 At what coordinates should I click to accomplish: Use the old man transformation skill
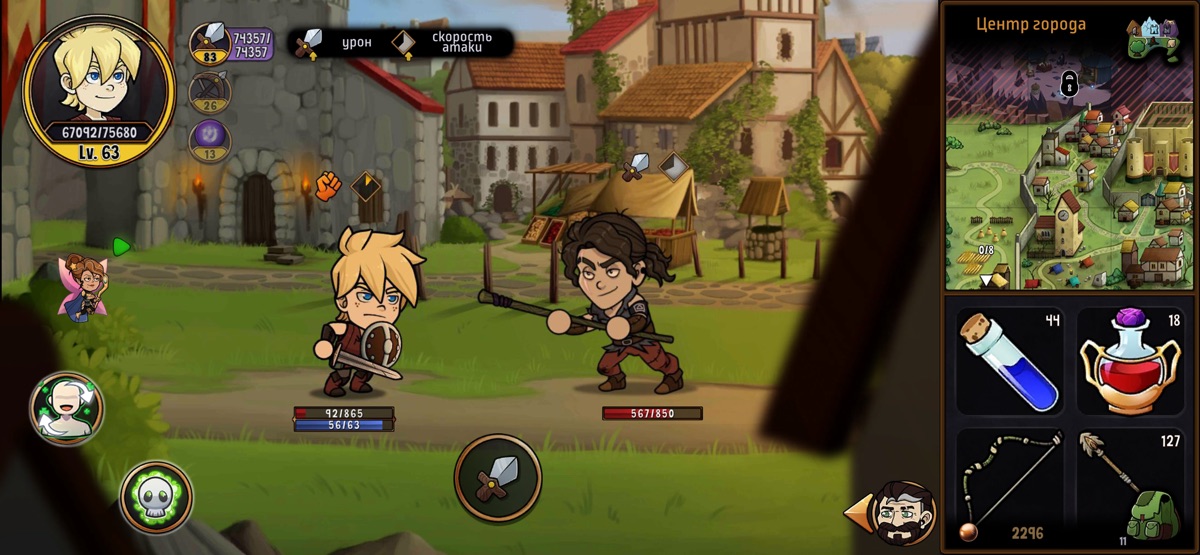[x=67, y=408]
